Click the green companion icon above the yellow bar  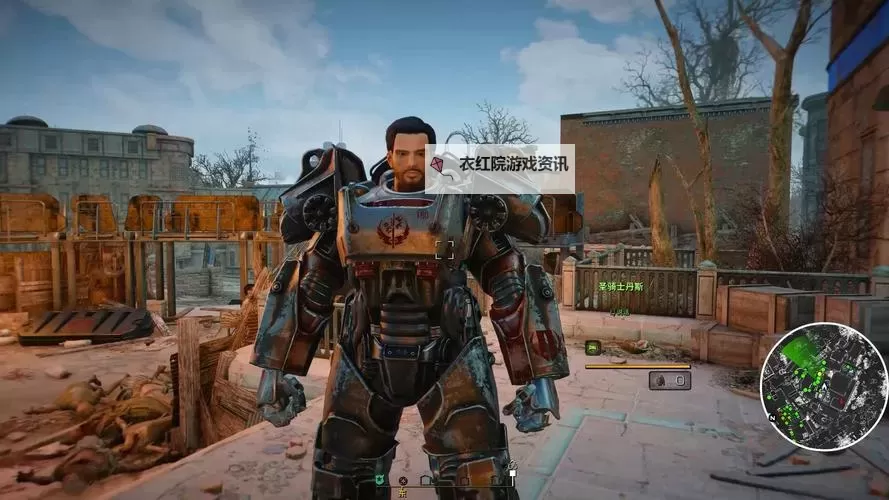tap(593, 347)
